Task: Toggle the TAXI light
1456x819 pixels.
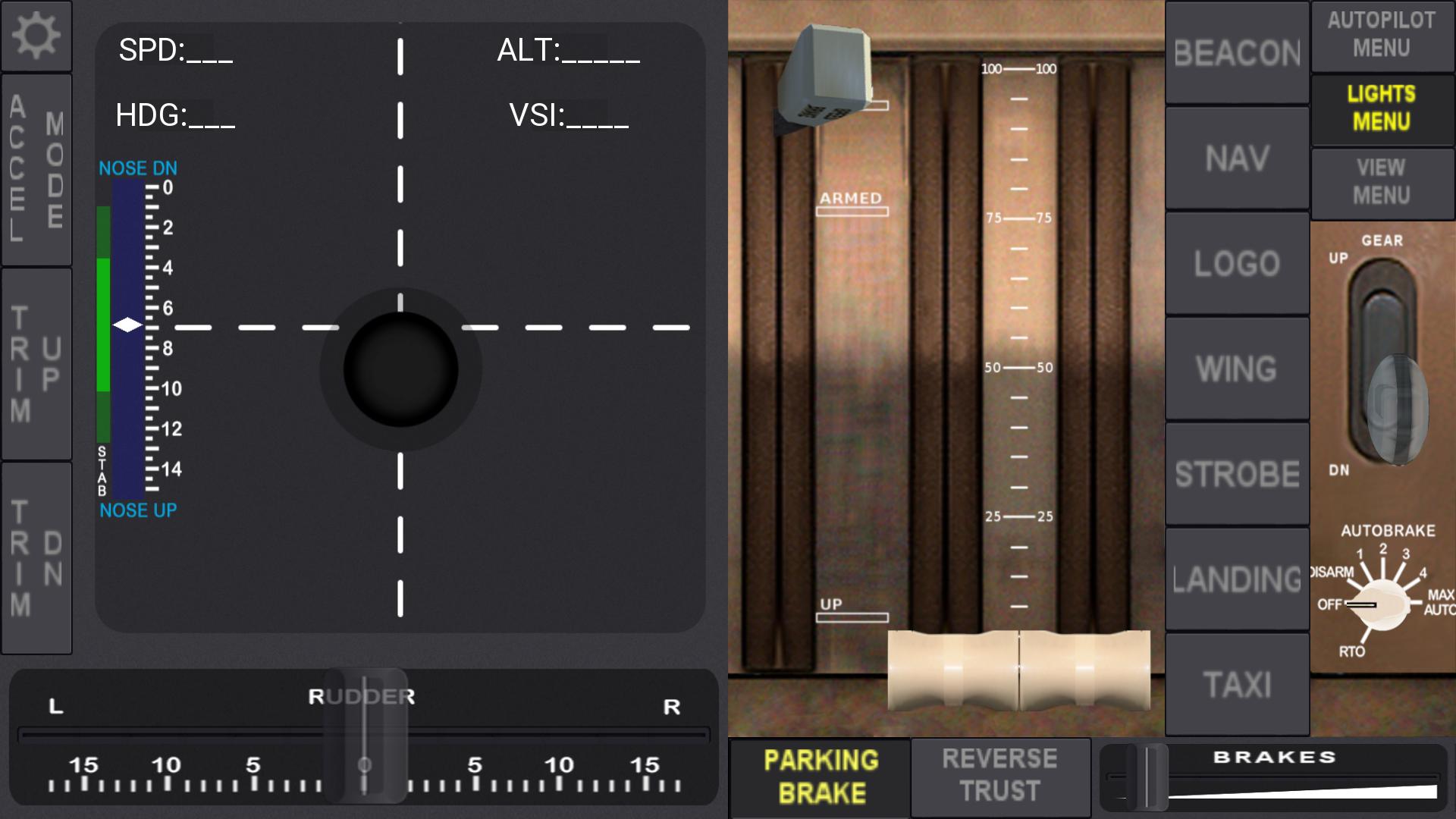Action: point(1236,682)
